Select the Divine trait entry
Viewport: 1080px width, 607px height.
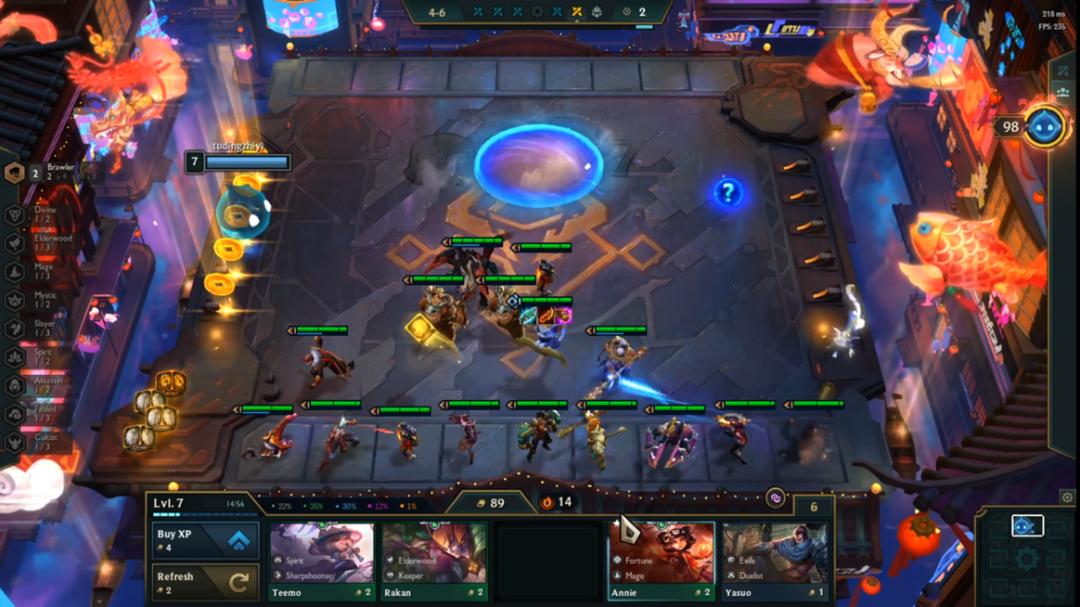pyautogui.click(x=16, y=215)
